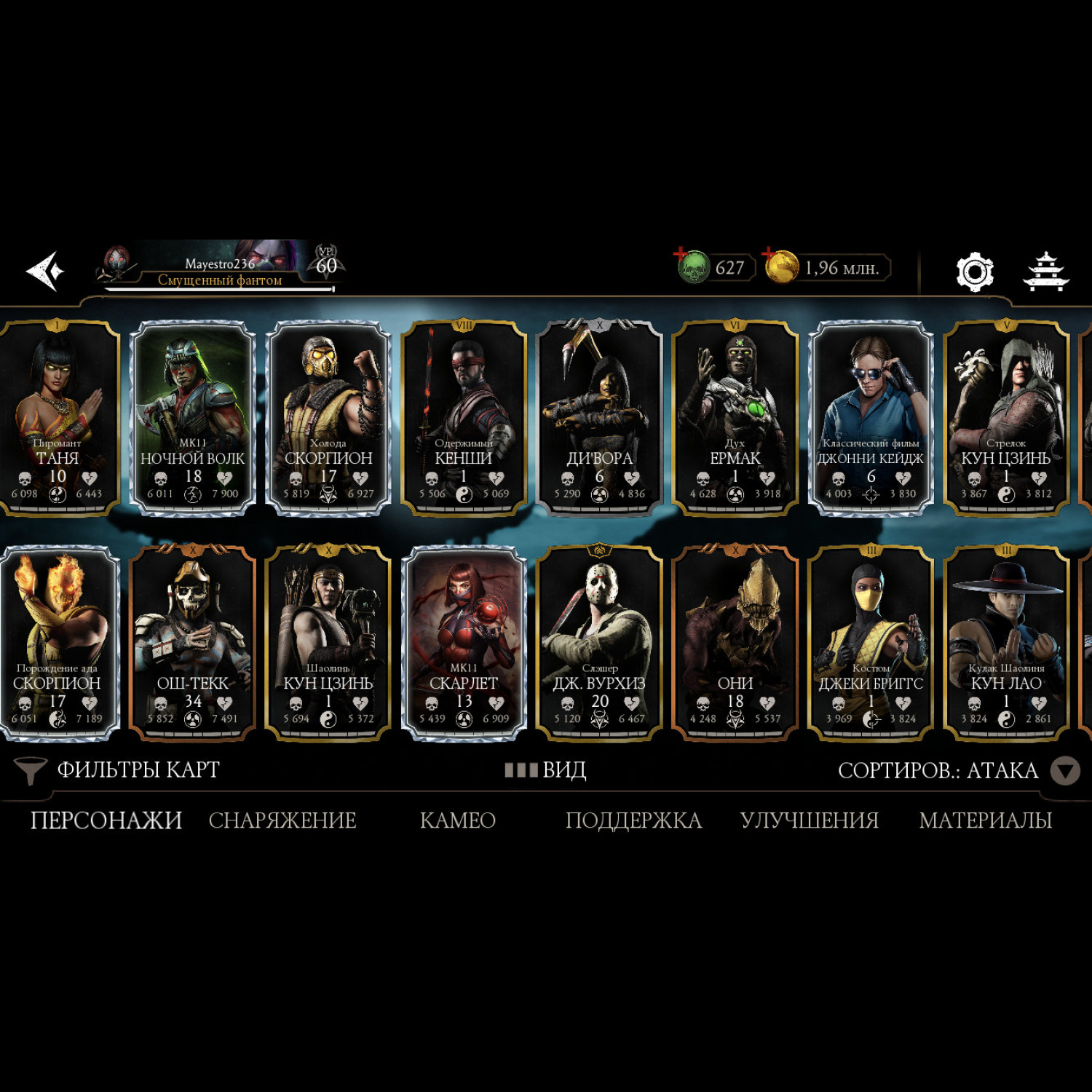
Task: Choose the Джонни Кейдж card
Action: pos(871,419)
